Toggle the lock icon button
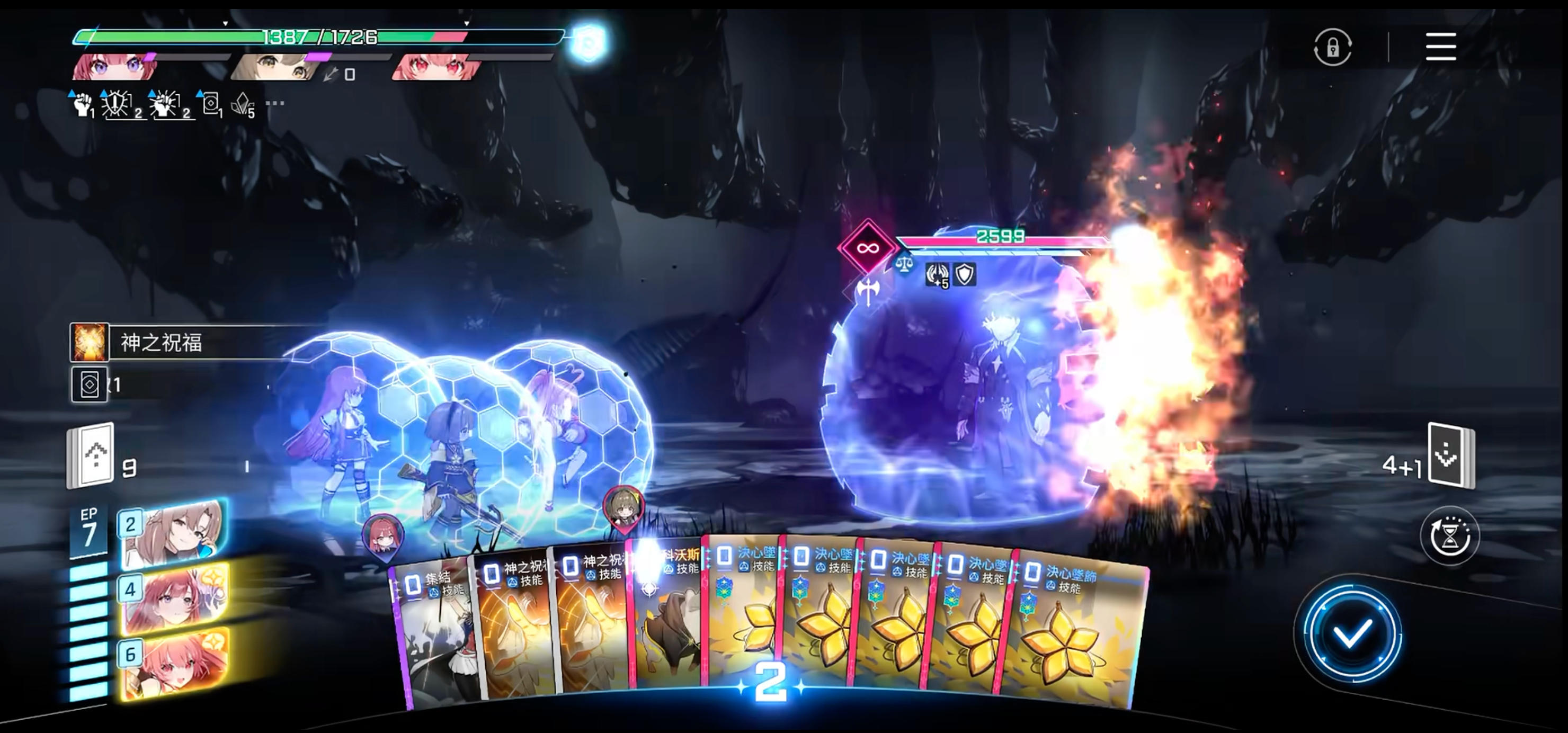1568x733 pixels. tap(1332, 47)
